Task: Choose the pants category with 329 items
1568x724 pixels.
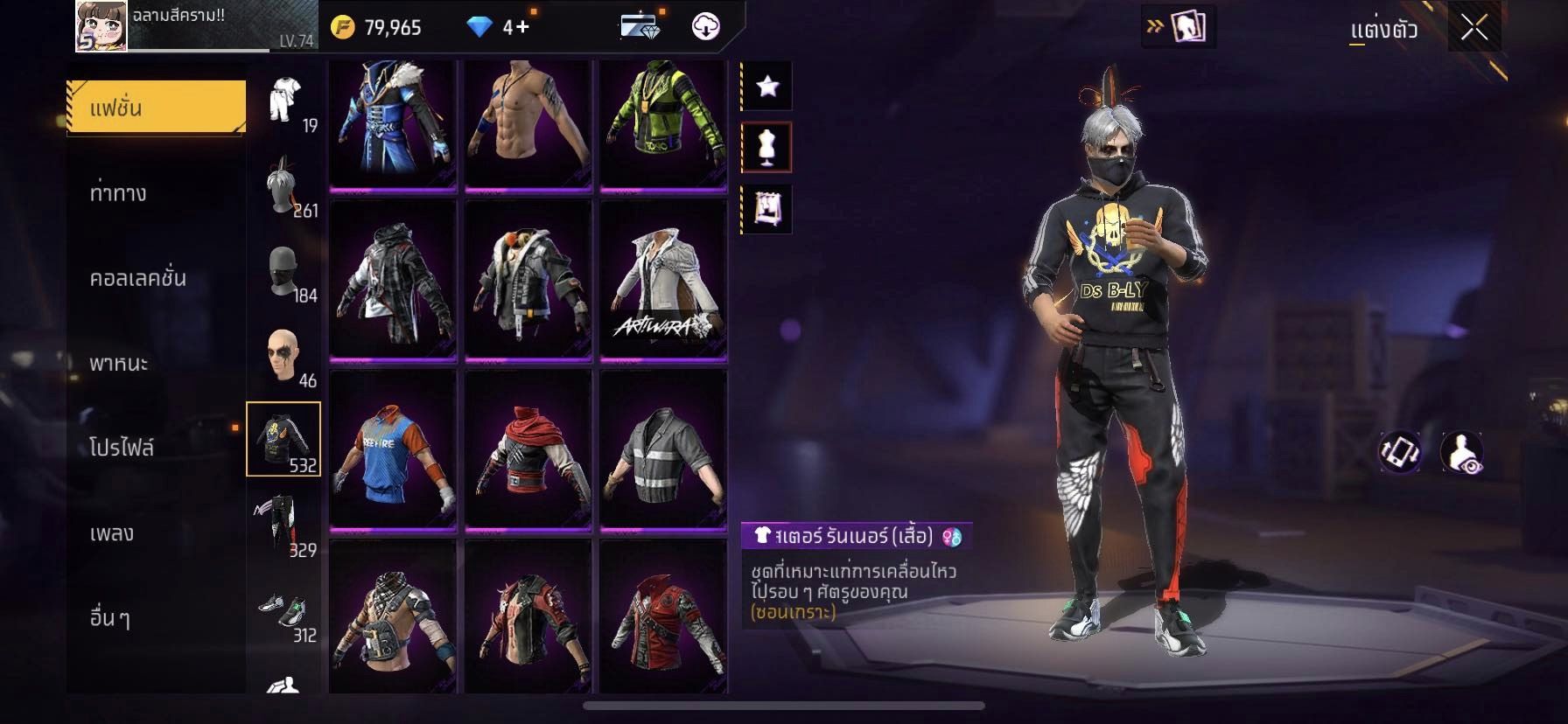Action: coord(284,525)
